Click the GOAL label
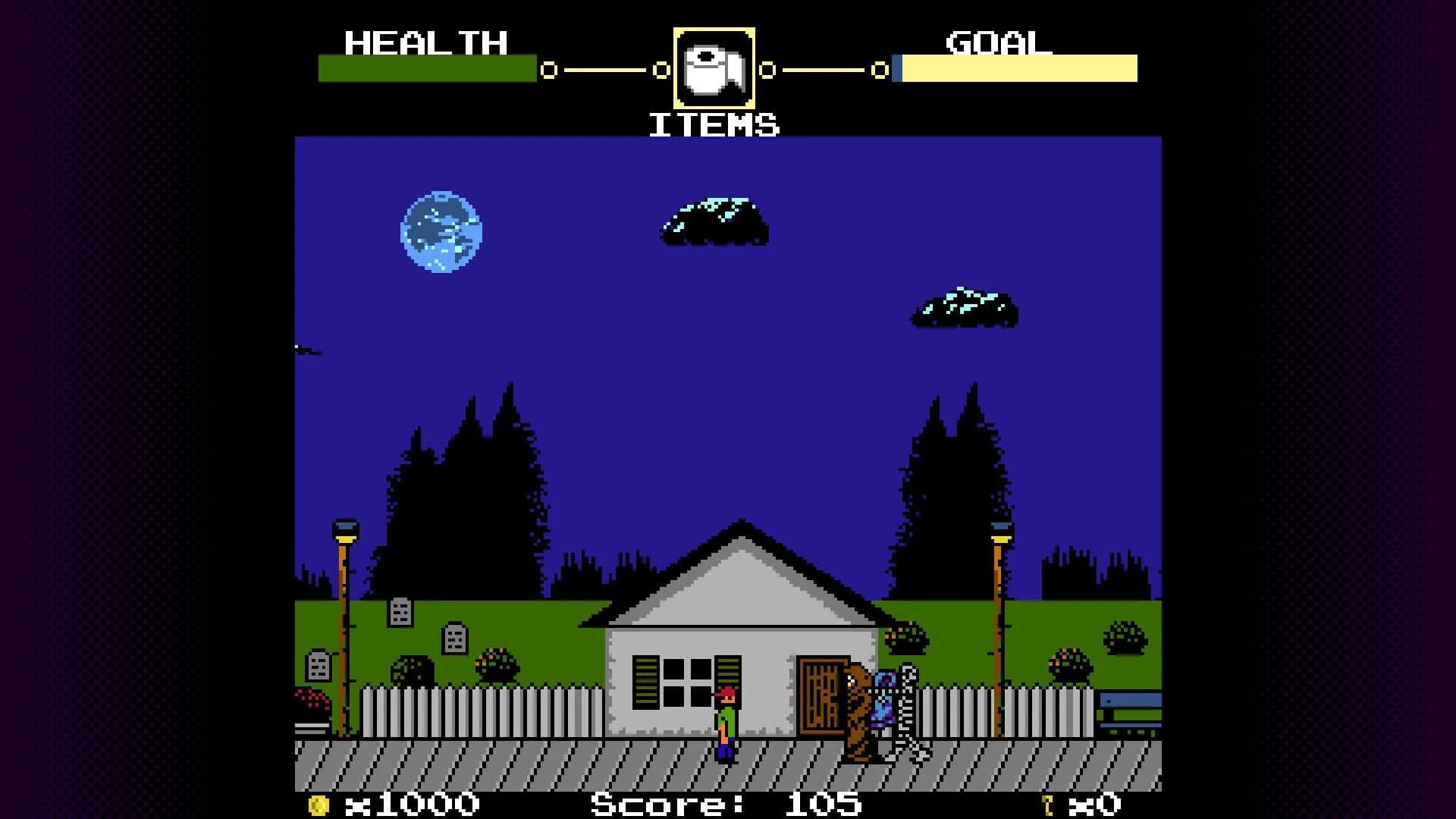This screenshot has height=819, width=1456. pos(995,43)
